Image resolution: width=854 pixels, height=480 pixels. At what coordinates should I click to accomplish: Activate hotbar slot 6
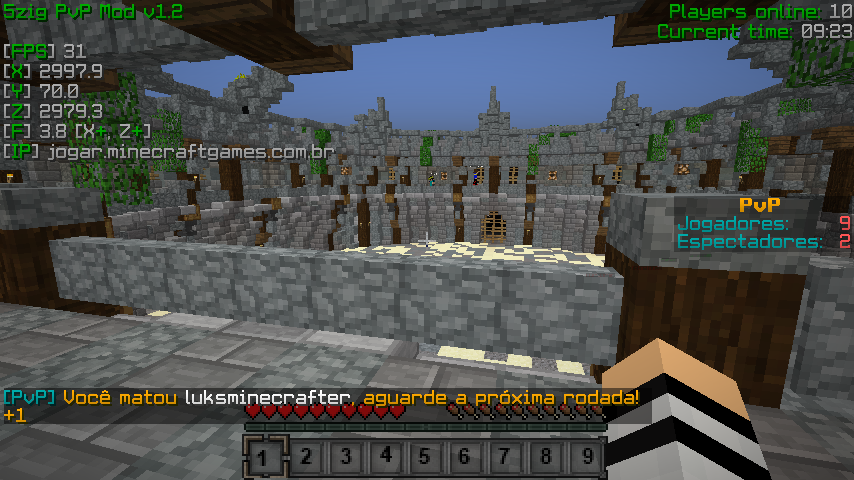465,458
